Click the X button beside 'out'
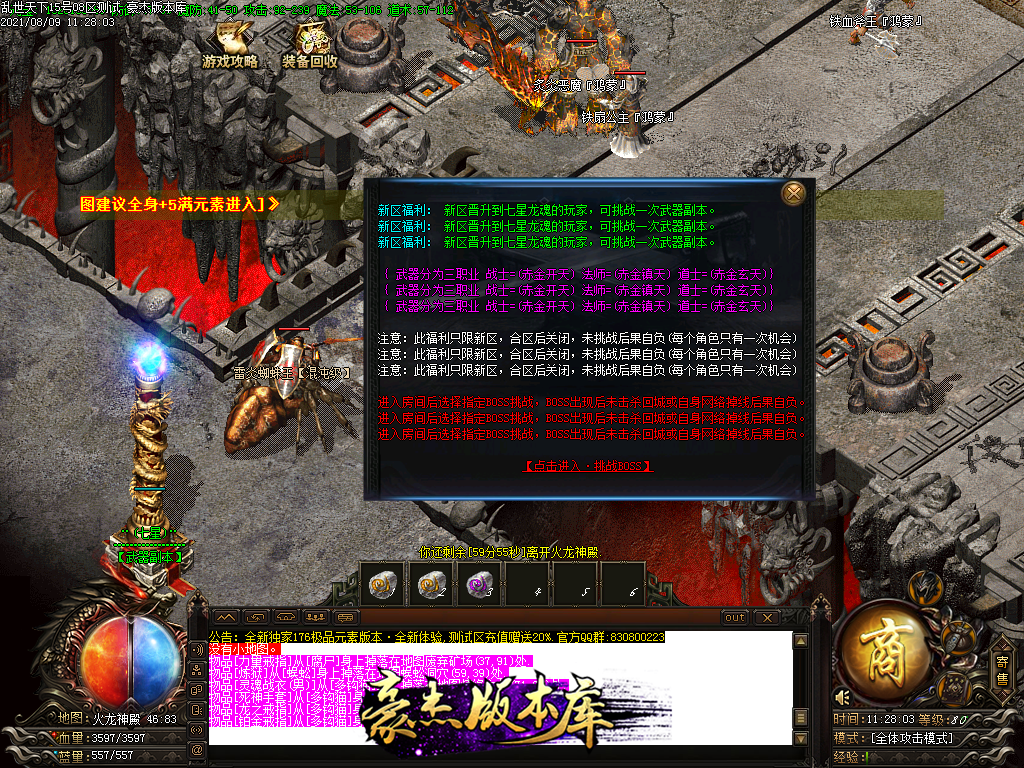 click(766, 617)
